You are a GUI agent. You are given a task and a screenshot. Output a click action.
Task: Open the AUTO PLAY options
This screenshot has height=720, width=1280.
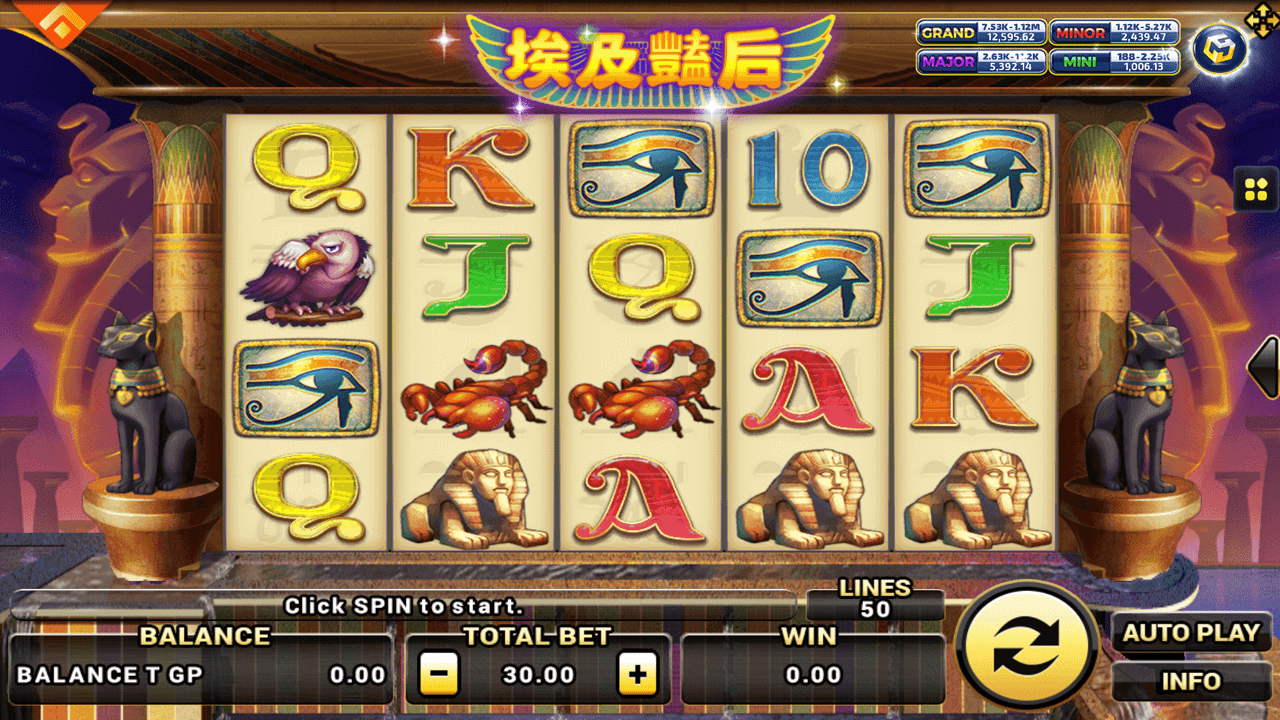tap(1190, 633)
